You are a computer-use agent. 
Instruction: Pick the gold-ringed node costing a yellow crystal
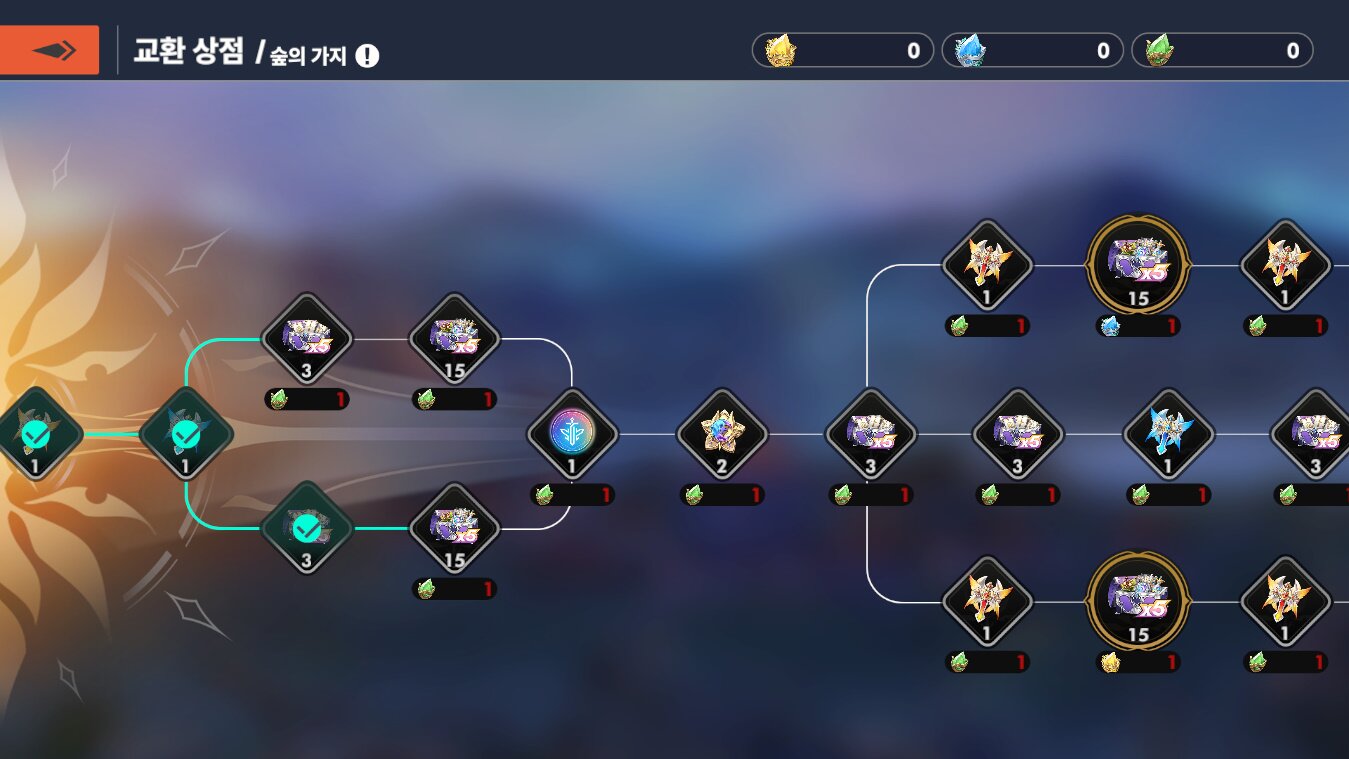[1138, 602]
